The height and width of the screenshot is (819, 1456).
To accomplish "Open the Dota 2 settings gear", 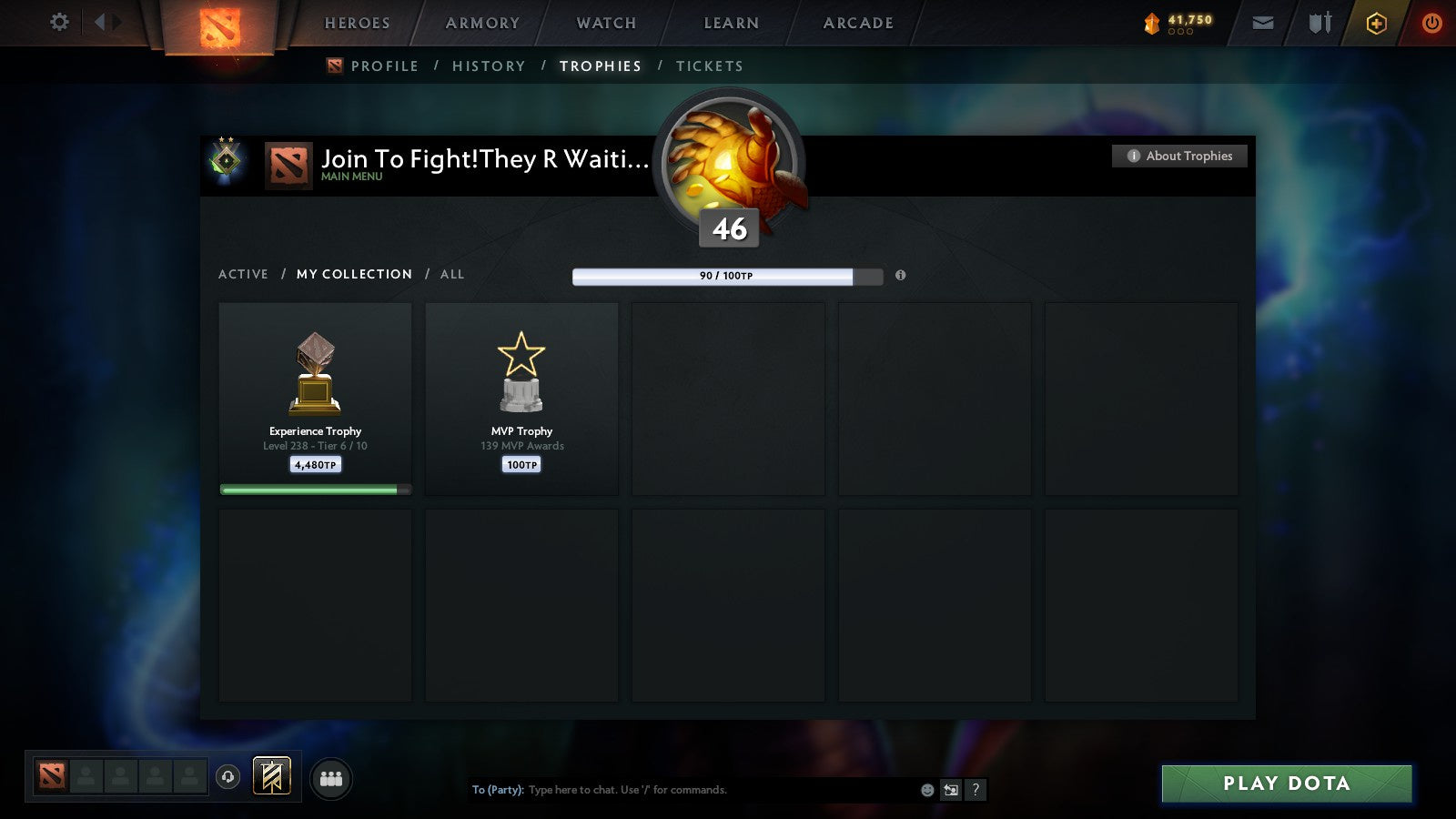I will (x=58, y=22).
